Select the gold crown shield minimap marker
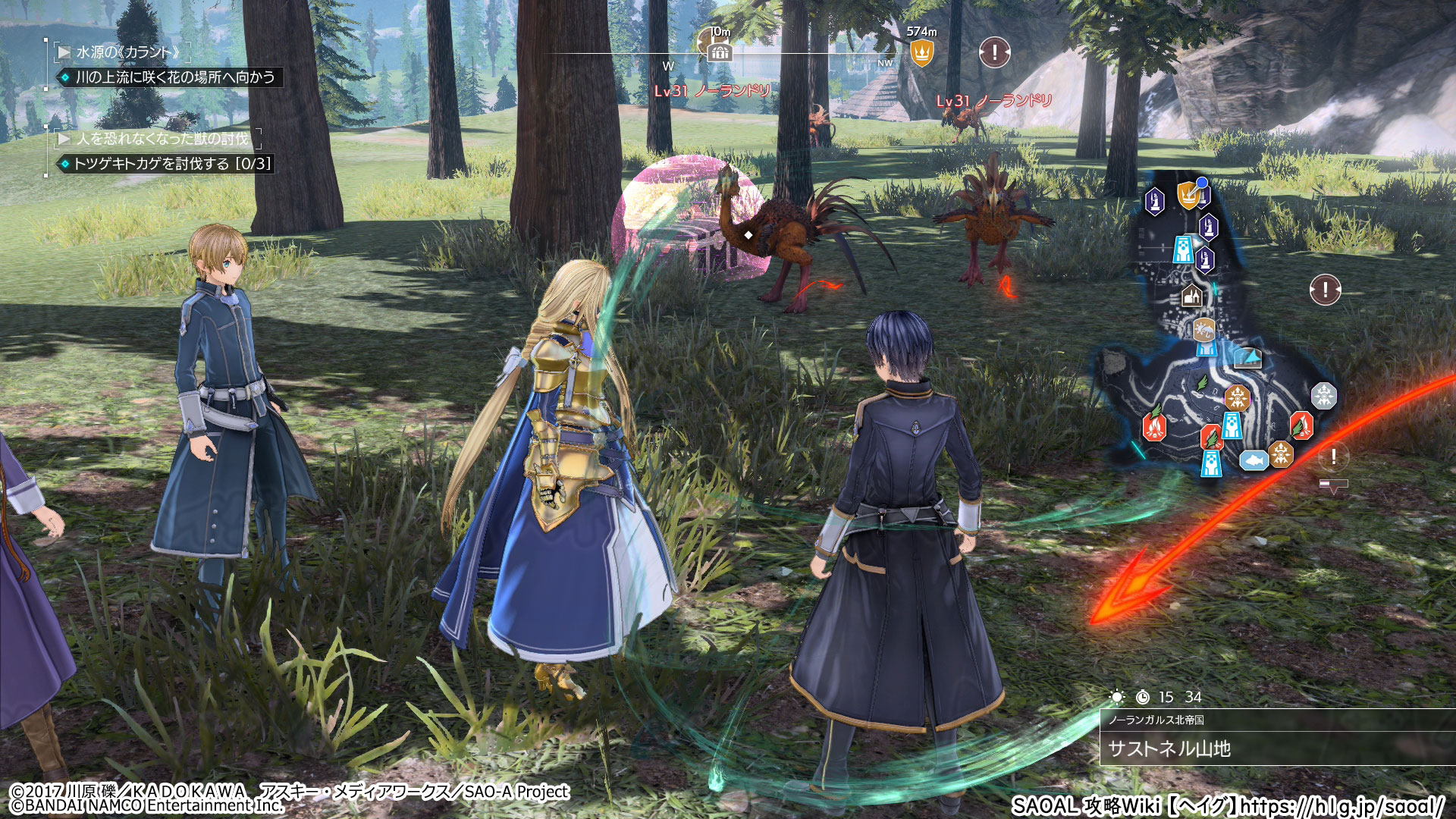Image resolution: width=1456 pixels, height=819 pixels. point(1188,195)
